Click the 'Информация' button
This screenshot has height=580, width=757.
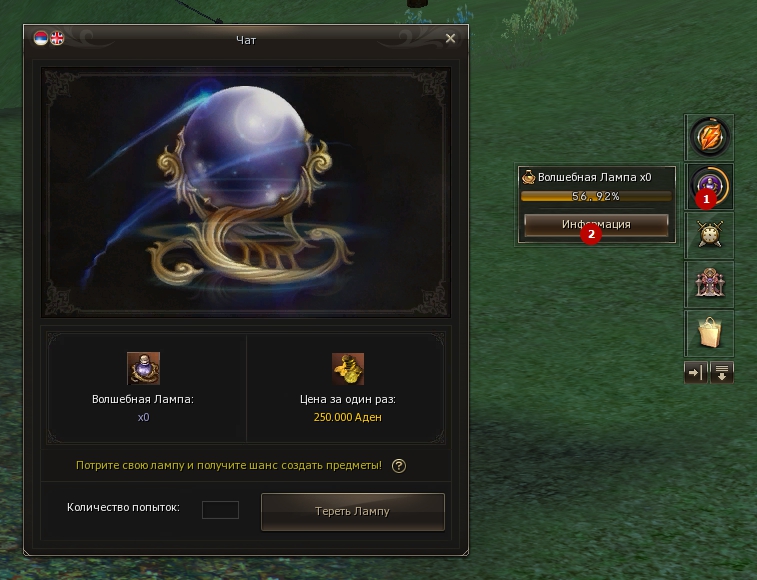596,224
